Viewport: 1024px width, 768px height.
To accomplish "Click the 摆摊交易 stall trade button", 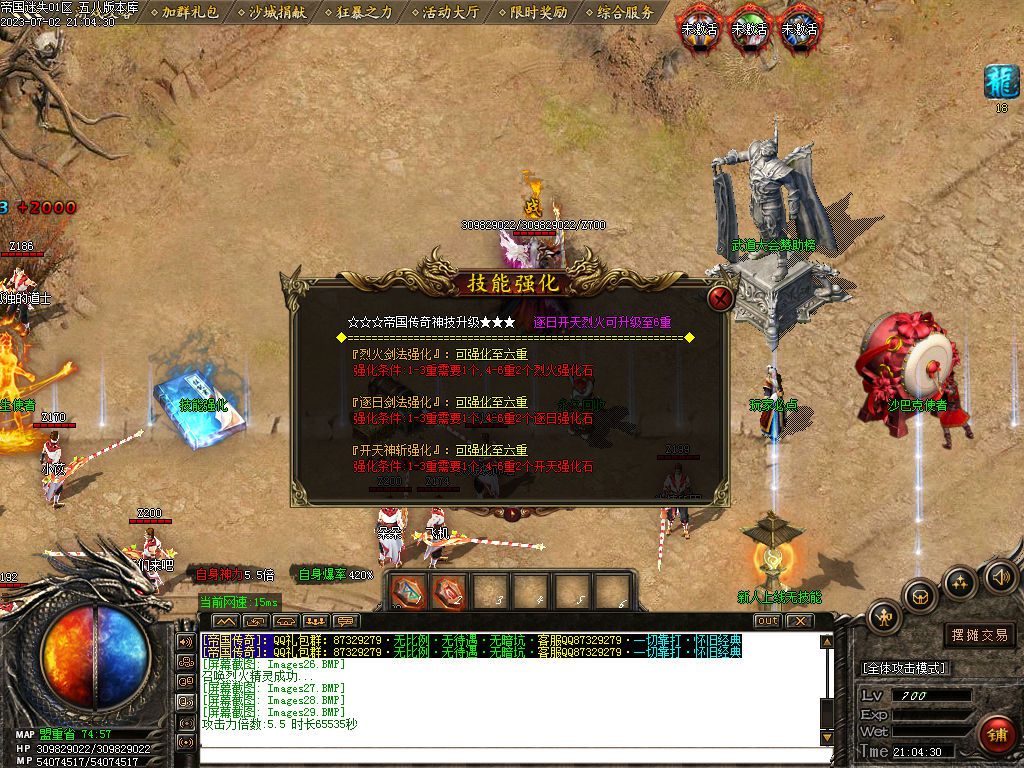I will (x=979, y=635).
